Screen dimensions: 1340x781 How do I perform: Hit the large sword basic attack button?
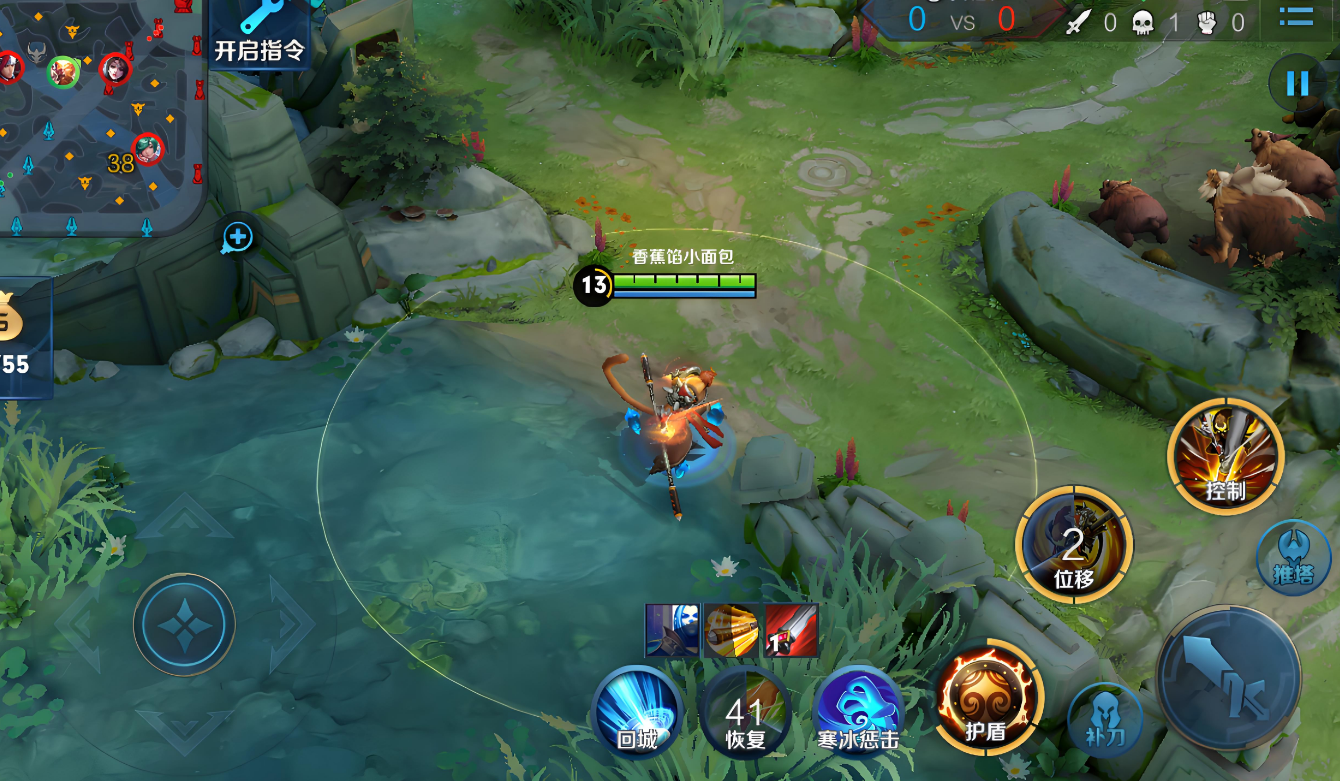[x=1228, y=677]
